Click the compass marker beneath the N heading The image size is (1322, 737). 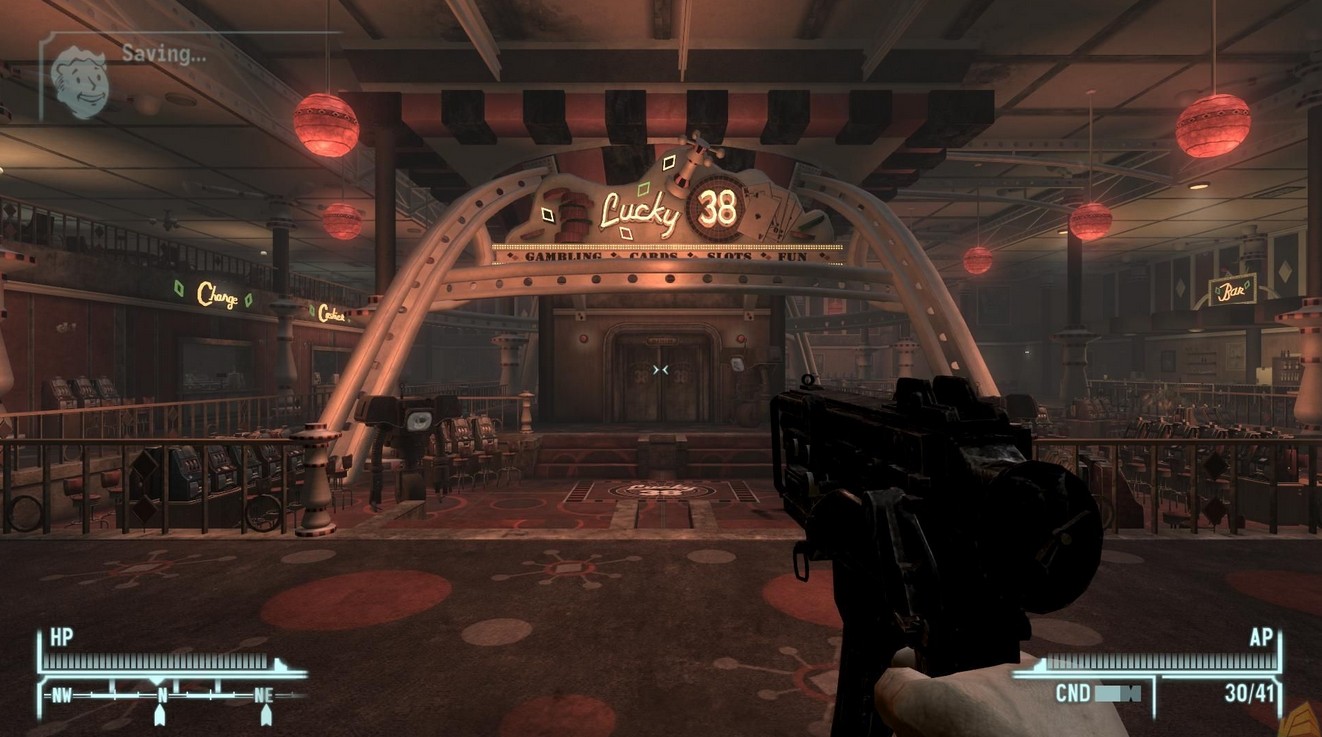coord(159,715)
